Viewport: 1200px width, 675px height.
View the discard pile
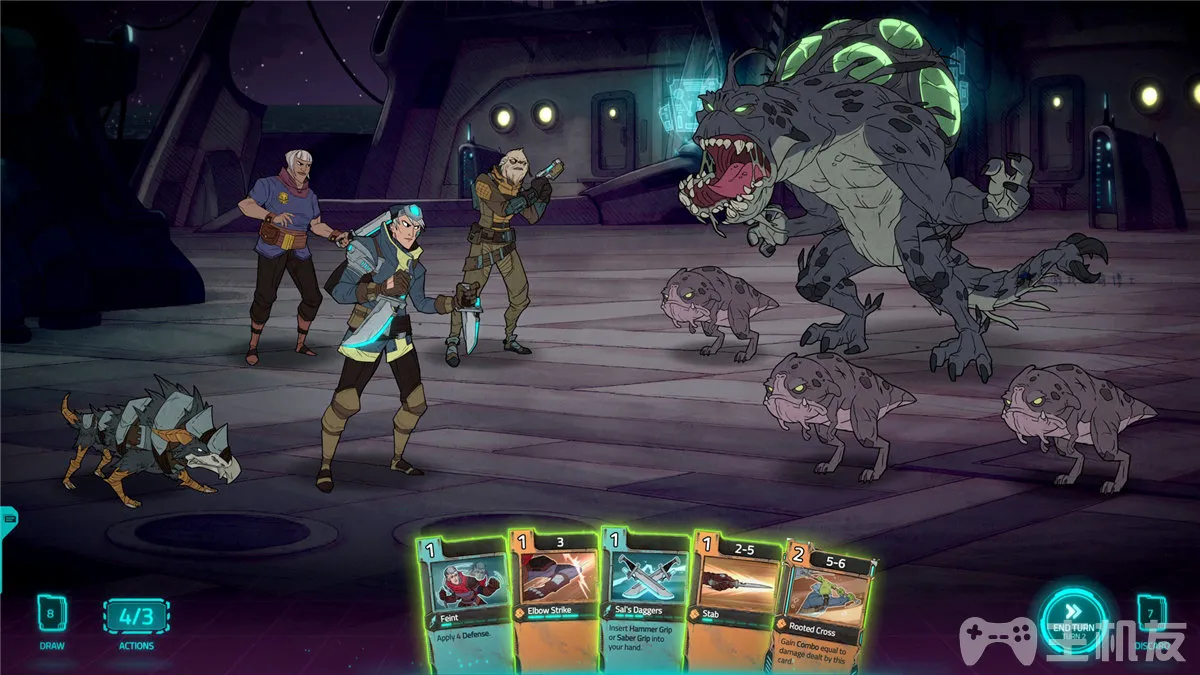point(1152,613)
